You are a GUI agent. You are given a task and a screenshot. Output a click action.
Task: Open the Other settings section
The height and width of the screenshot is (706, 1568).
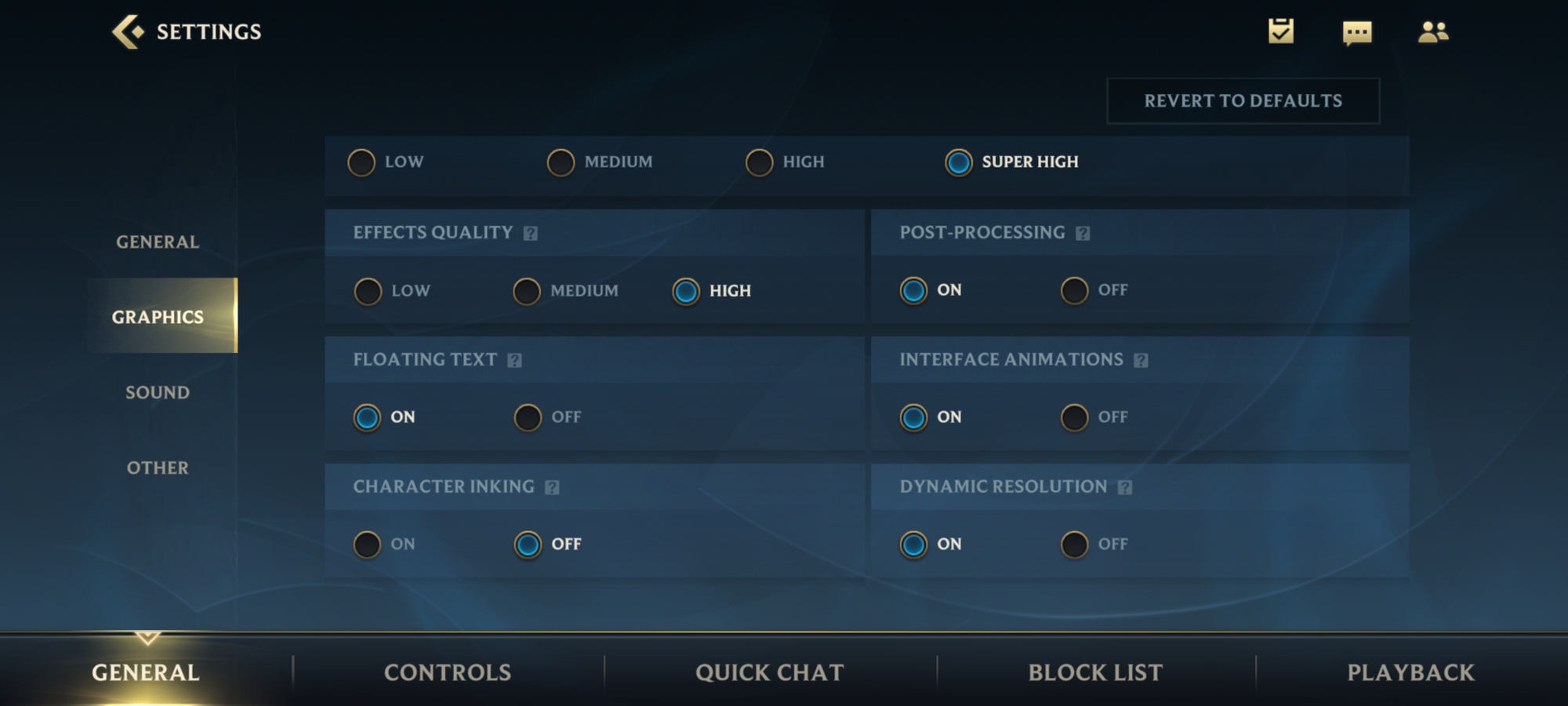point(158,468)
